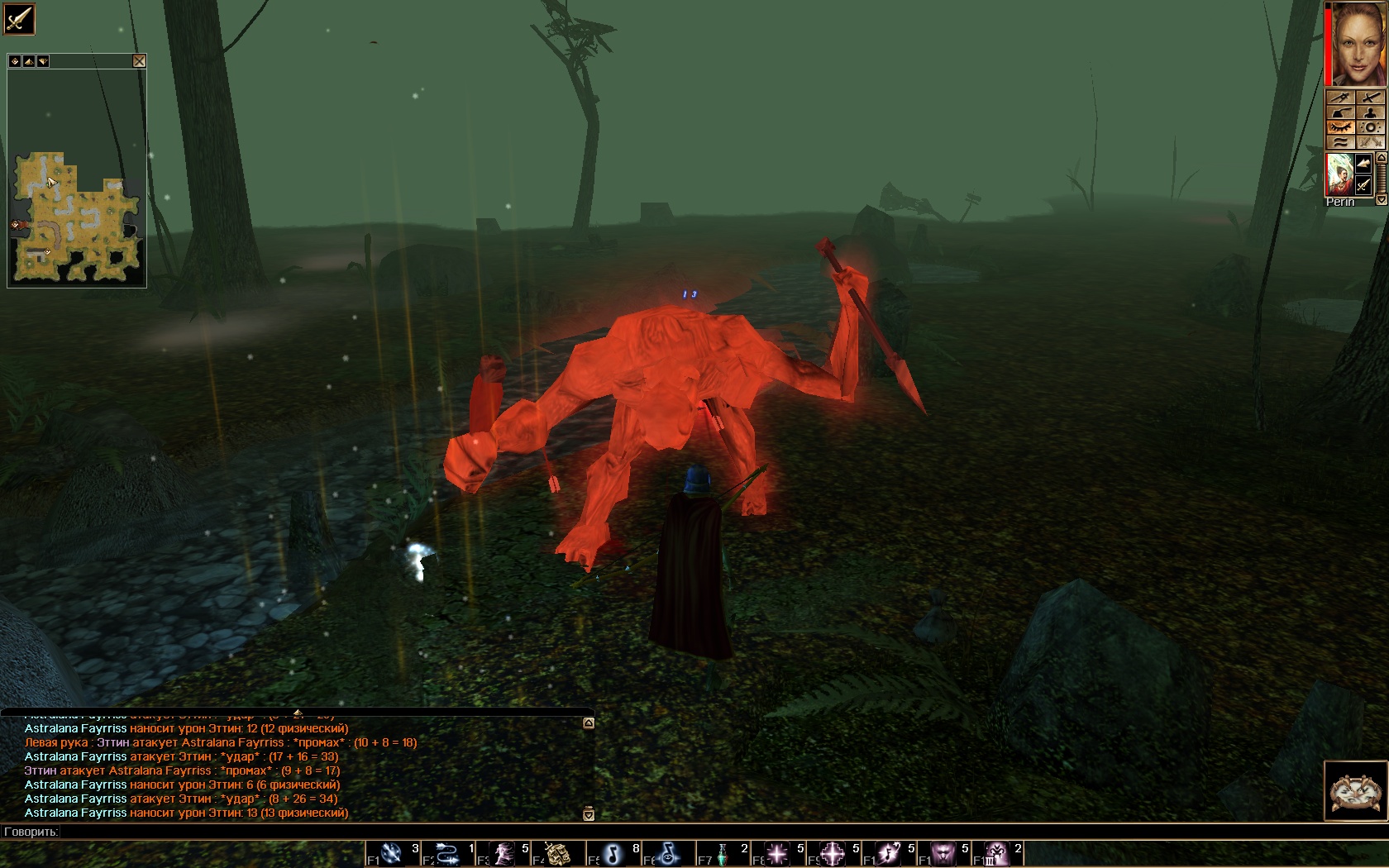
Task: Open the game options icon on right panel
Action: (x=1370, y=127)
